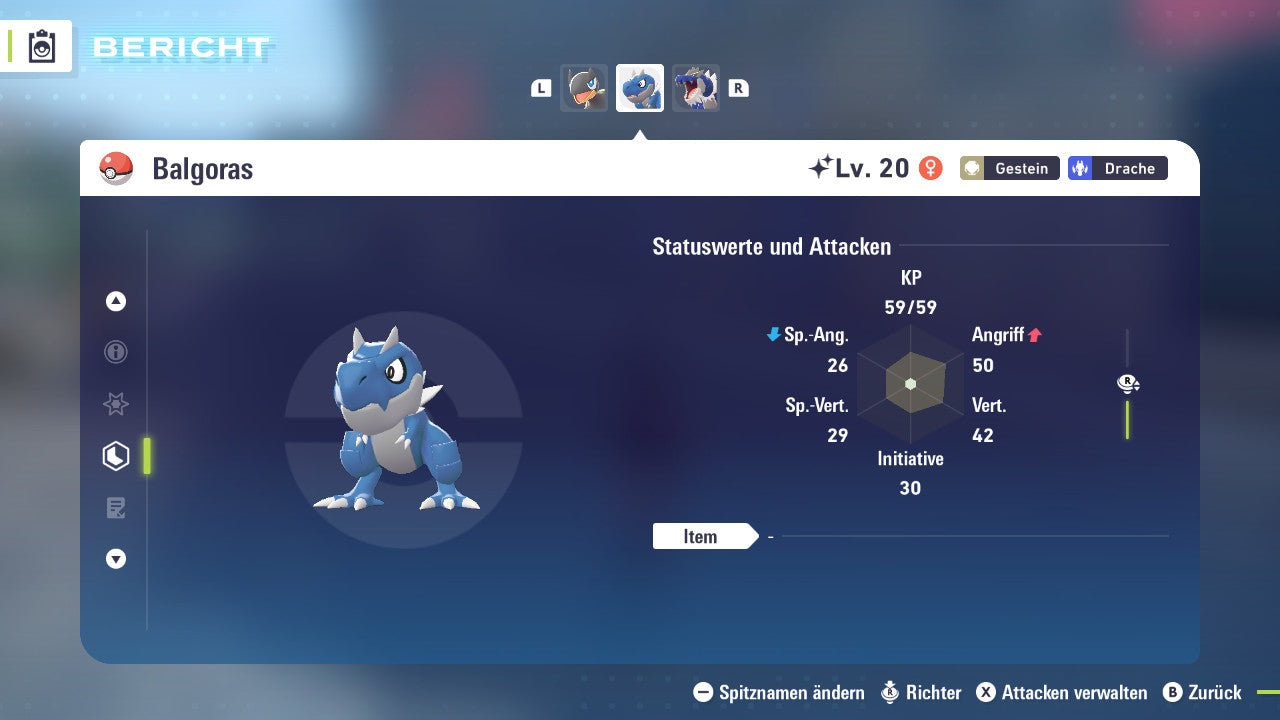Viewport: 1280px width, 720px height.
Task: Click the L shoulder button icon
Action: (540, 88)
